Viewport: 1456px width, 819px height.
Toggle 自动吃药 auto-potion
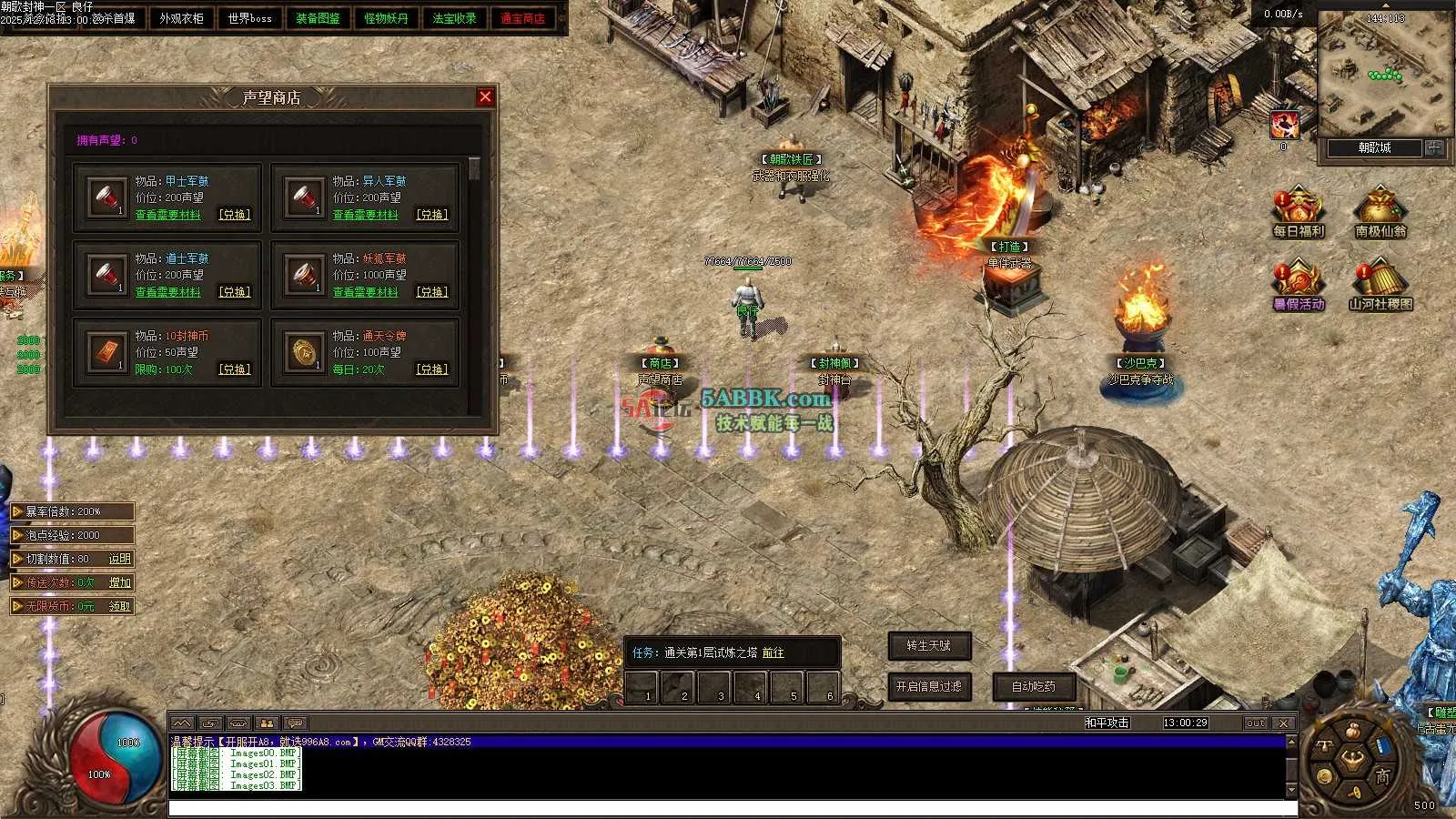click(1033, 686)
